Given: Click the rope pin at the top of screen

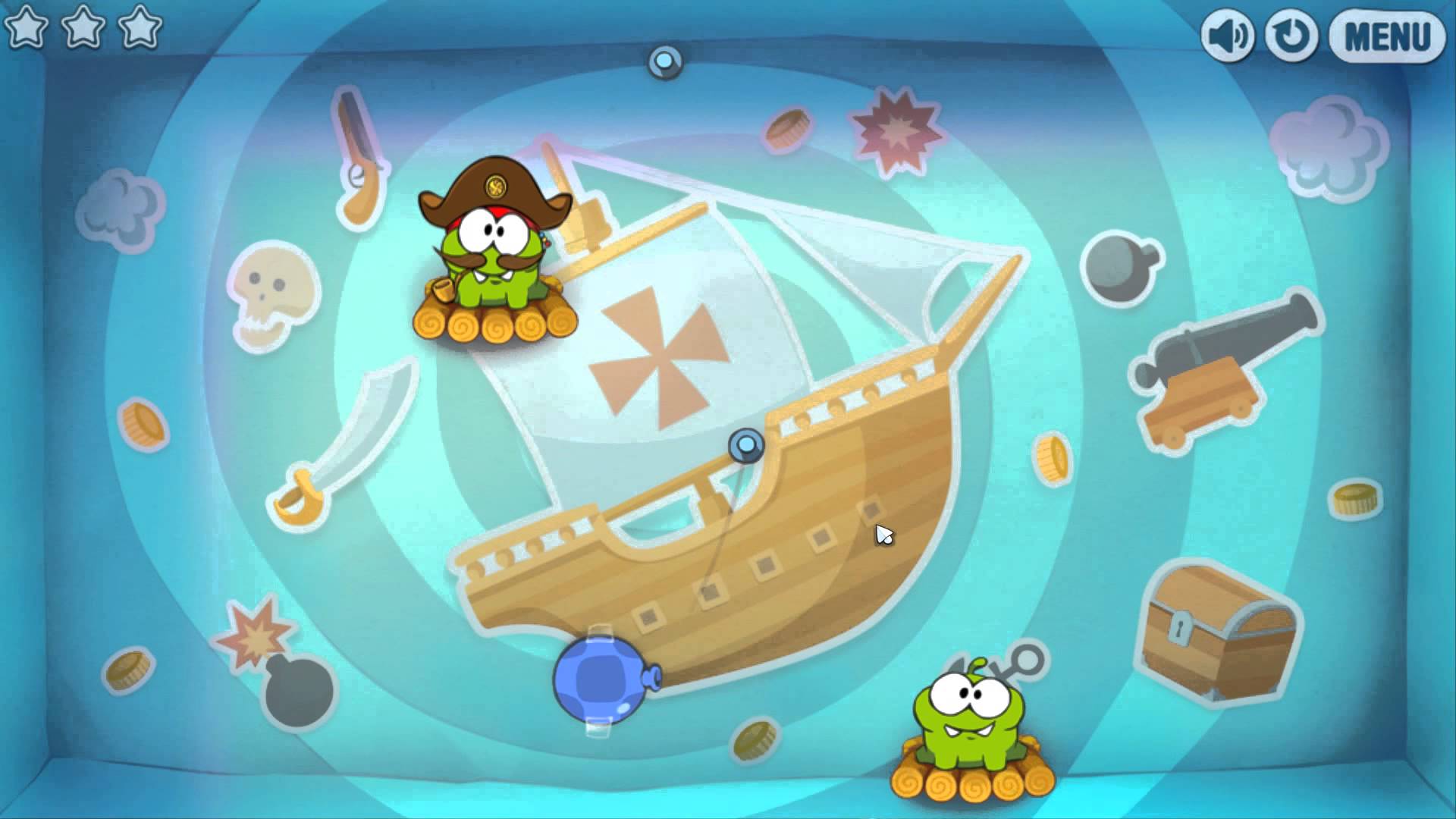Looking at the screenshot, I should (664, 62).
